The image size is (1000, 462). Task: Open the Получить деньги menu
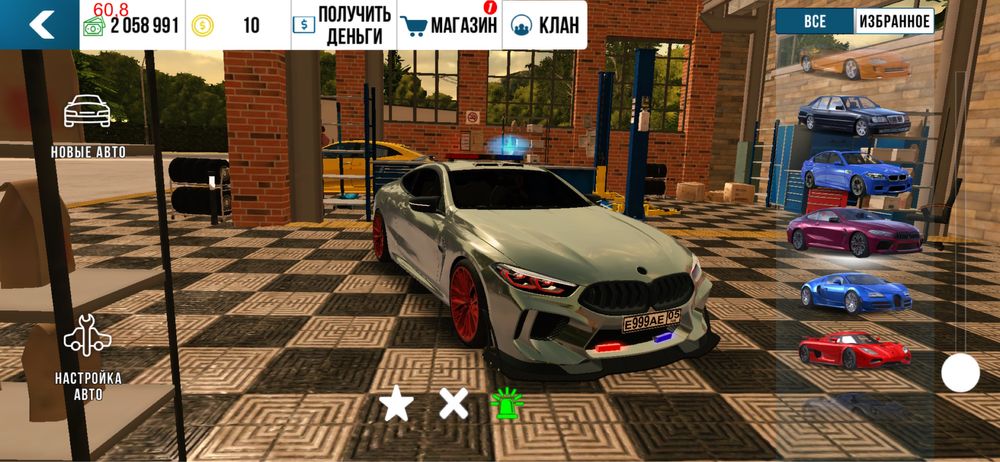[338, 25]
